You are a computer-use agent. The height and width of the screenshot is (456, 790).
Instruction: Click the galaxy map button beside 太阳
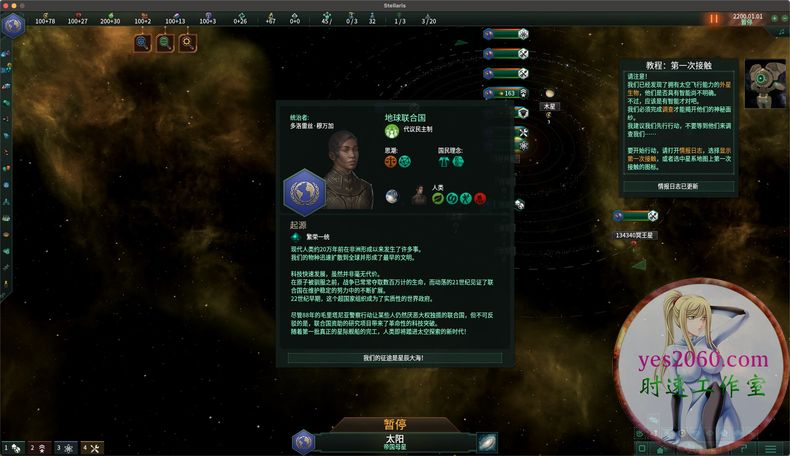487,441
